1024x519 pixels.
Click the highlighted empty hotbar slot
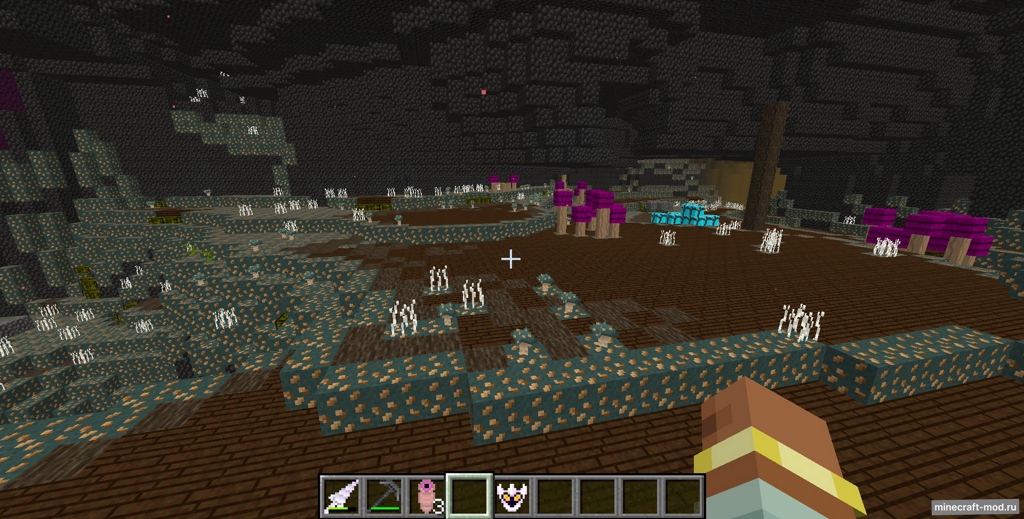(469, 496)
